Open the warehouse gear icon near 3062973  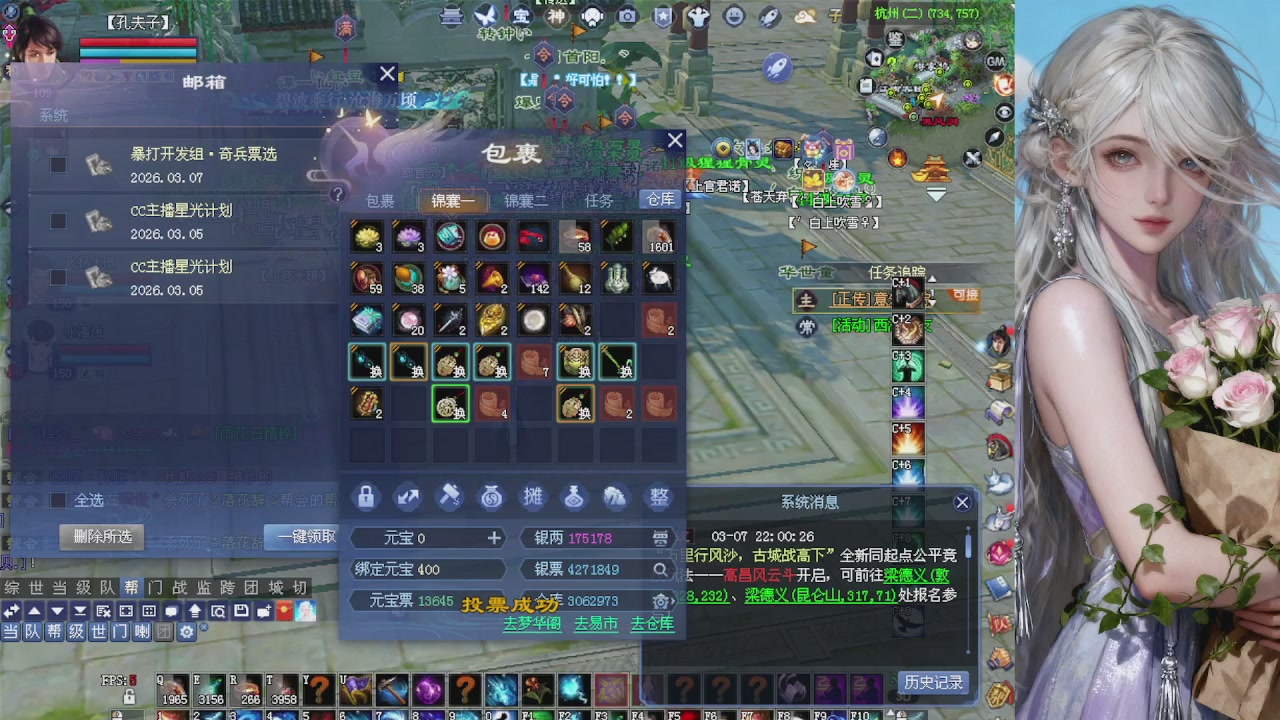[659, 602]
